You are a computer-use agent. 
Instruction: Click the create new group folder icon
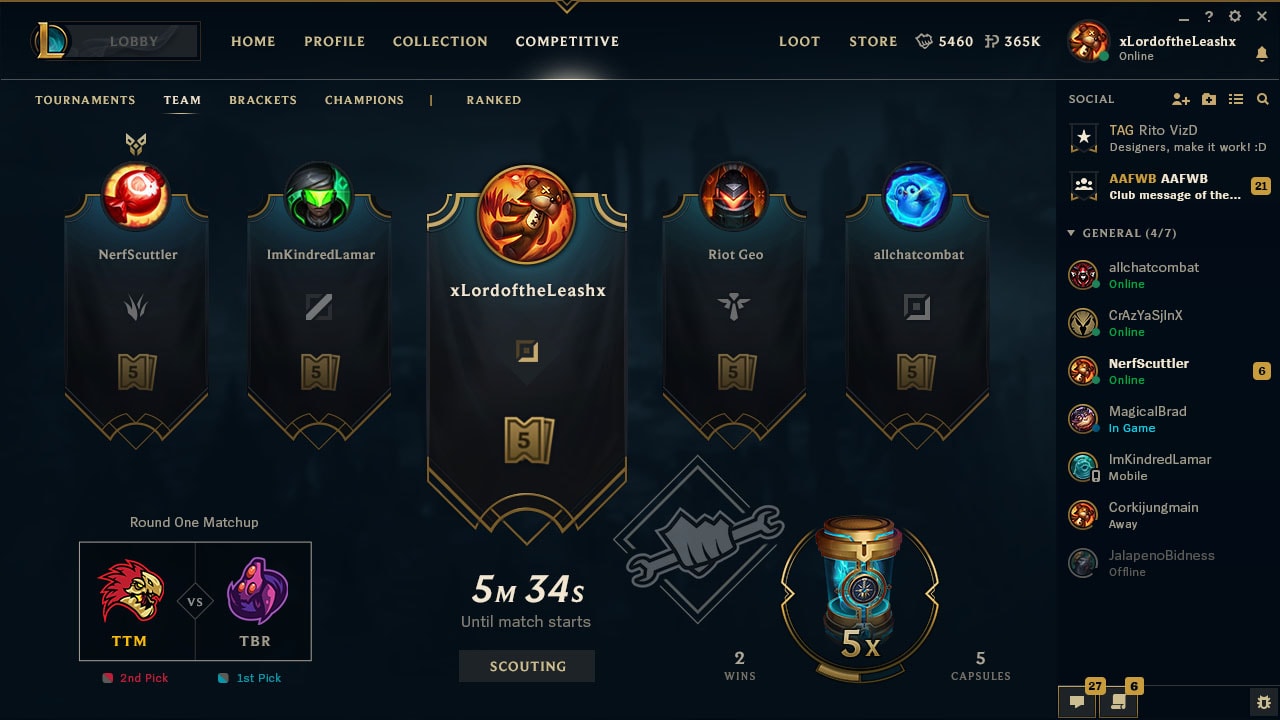[x=1210, y=99]
